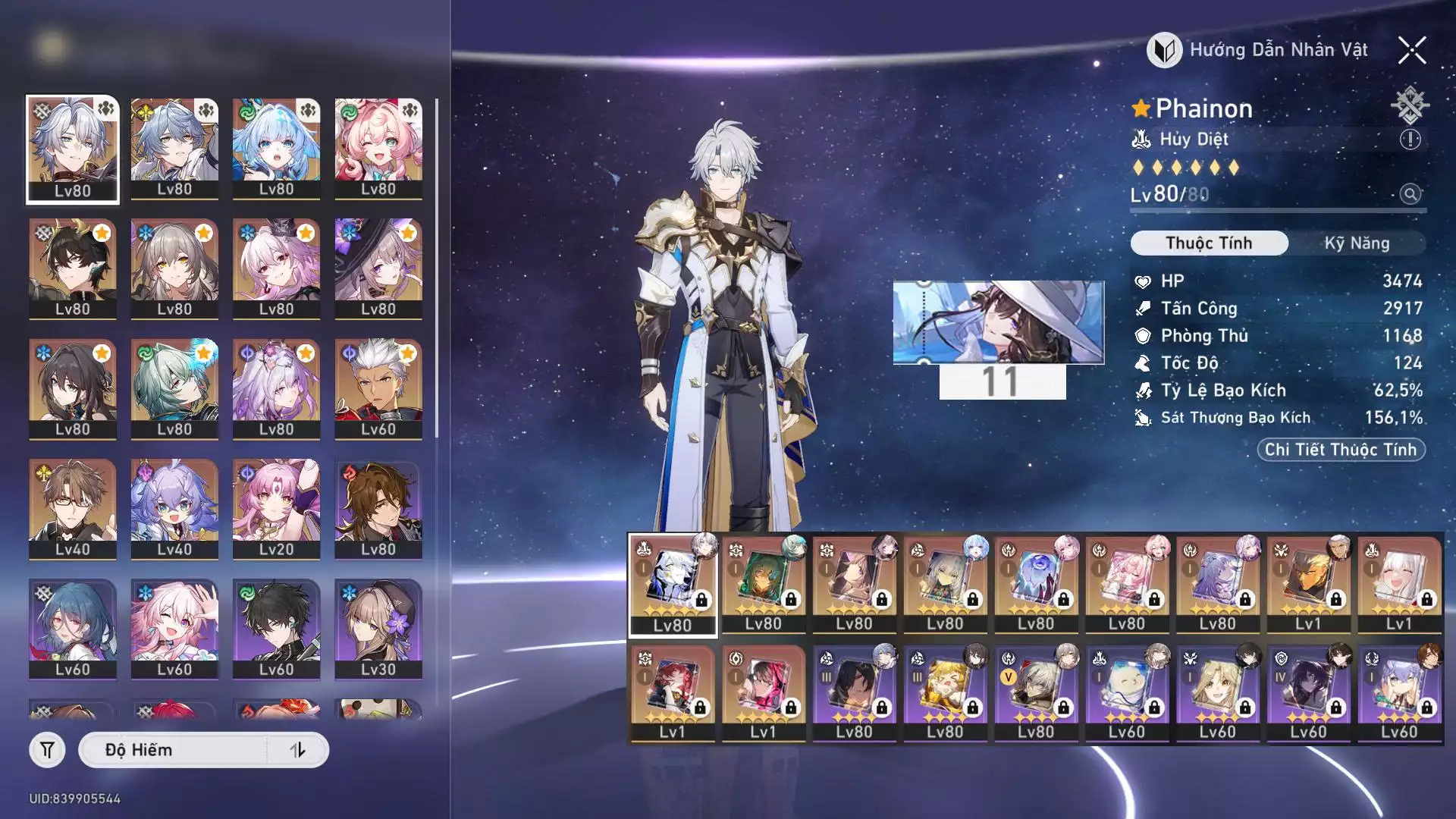This screenshot has width=1456, height=819.
Task: Choose the pink-haired Lv20 character
Action: 276,508
